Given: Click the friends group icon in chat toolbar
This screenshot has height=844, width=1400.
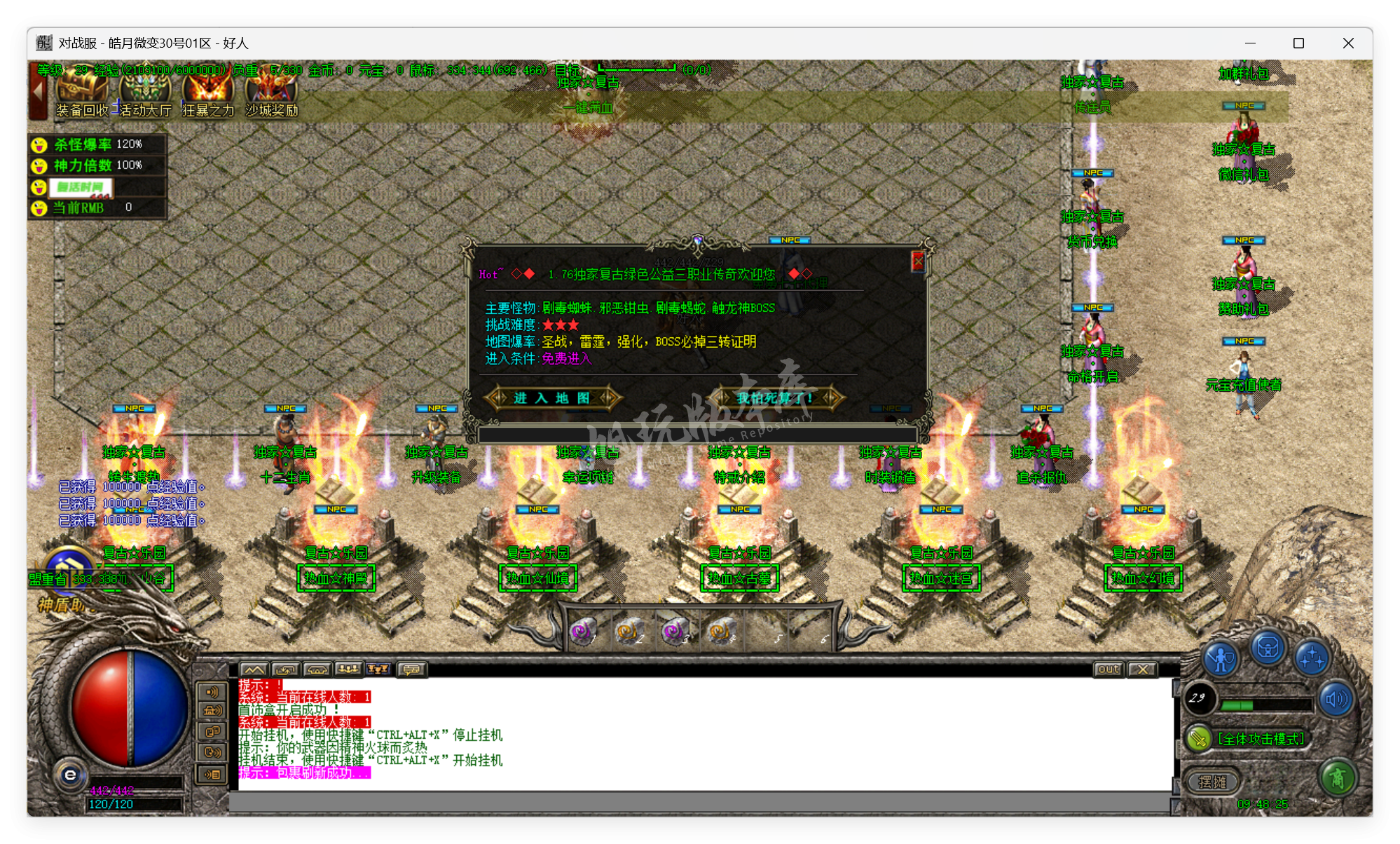Looking at the screenshot, I should click(348, 669).
